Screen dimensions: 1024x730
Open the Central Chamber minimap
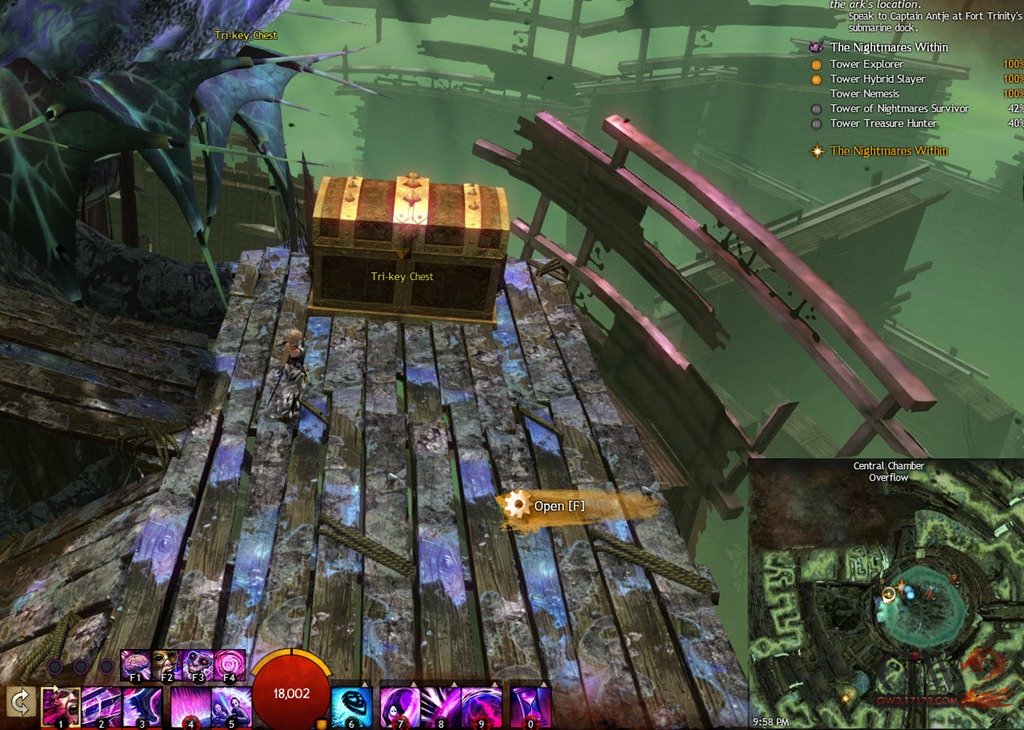[x=886, y=595]
